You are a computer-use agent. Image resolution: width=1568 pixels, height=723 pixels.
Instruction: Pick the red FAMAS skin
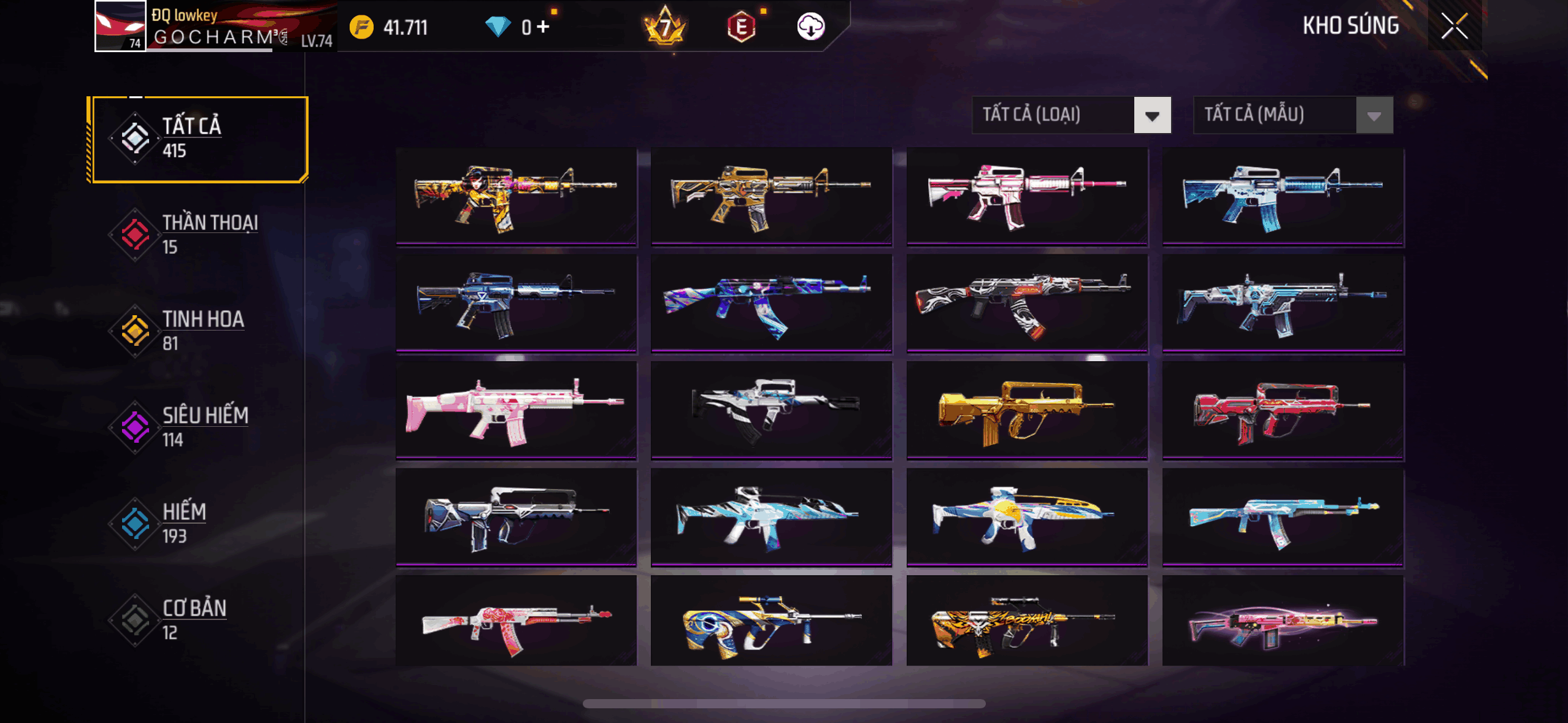coord(1283,409)
